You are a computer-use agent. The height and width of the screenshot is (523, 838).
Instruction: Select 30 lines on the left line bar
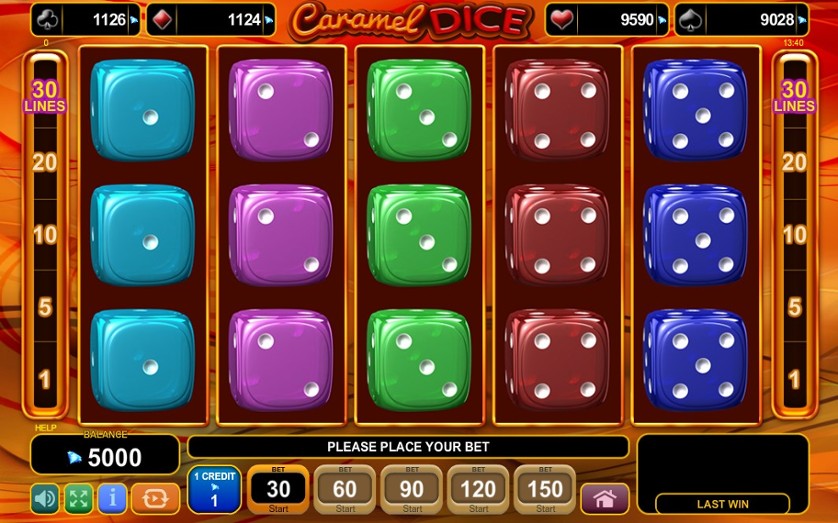(44, 96)
